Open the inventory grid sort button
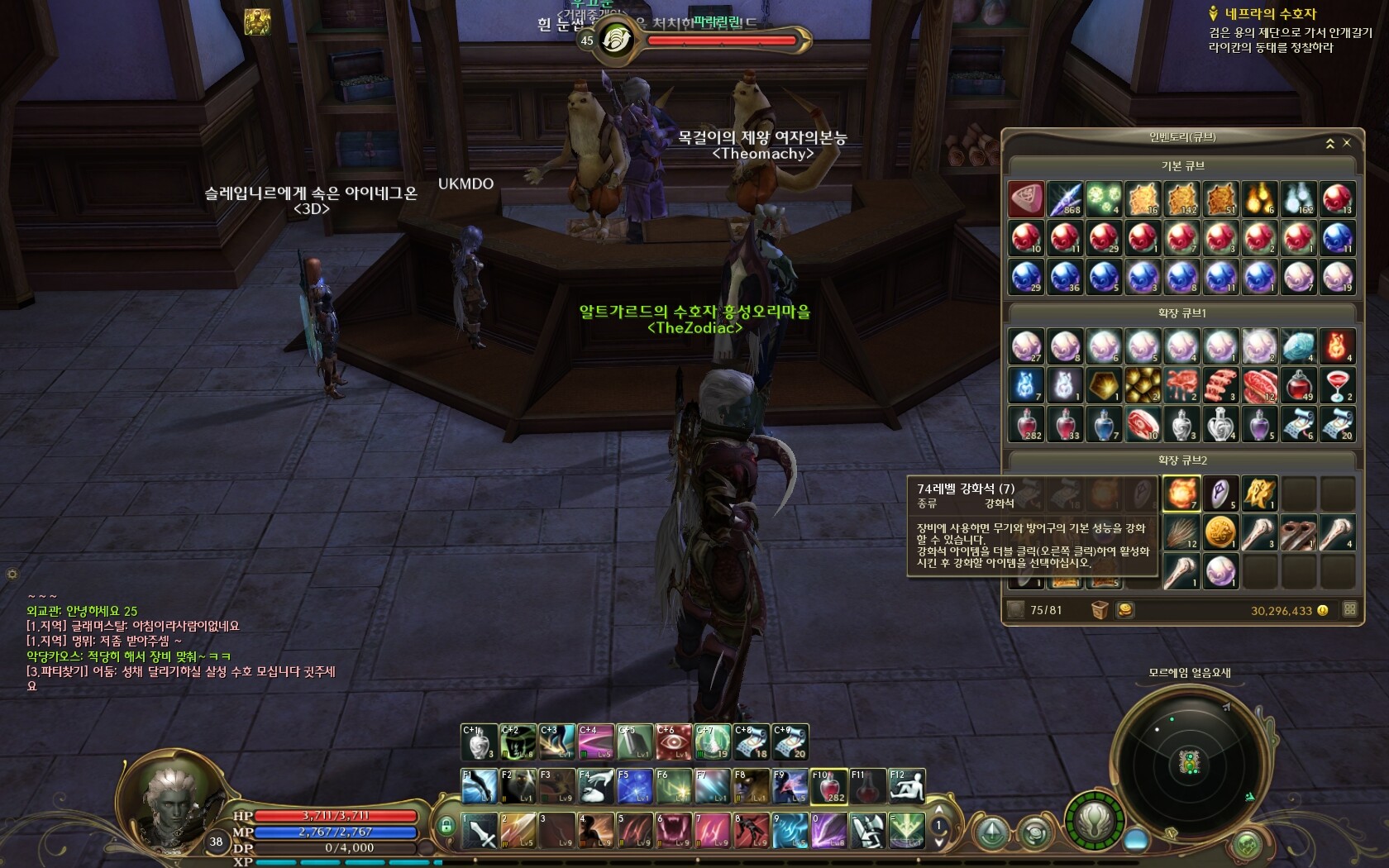 point(1350,609)
